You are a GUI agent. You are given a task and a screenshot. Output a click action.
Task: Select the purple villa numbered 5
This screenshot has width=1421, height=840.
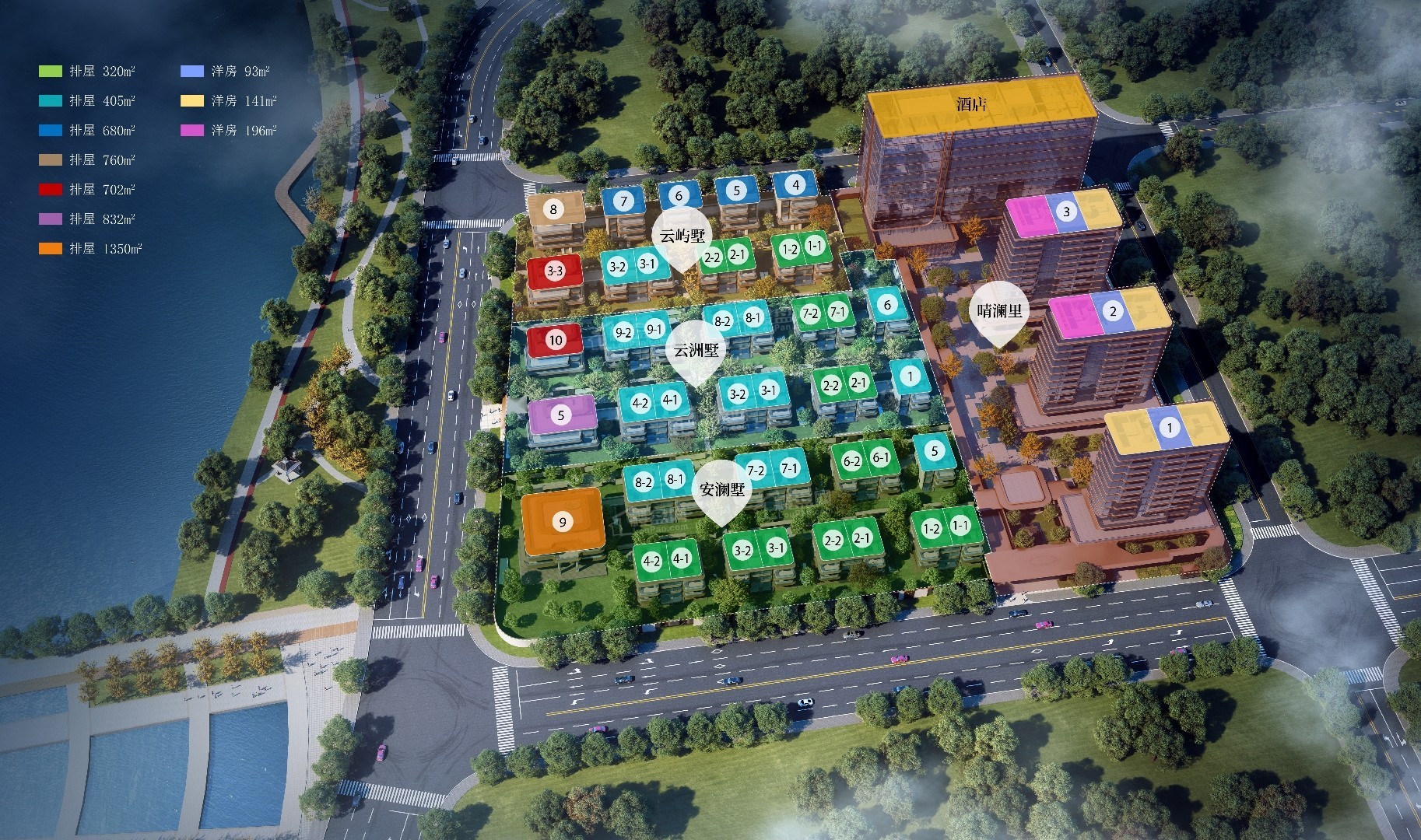pyautogui.click(x=561, y=415)
